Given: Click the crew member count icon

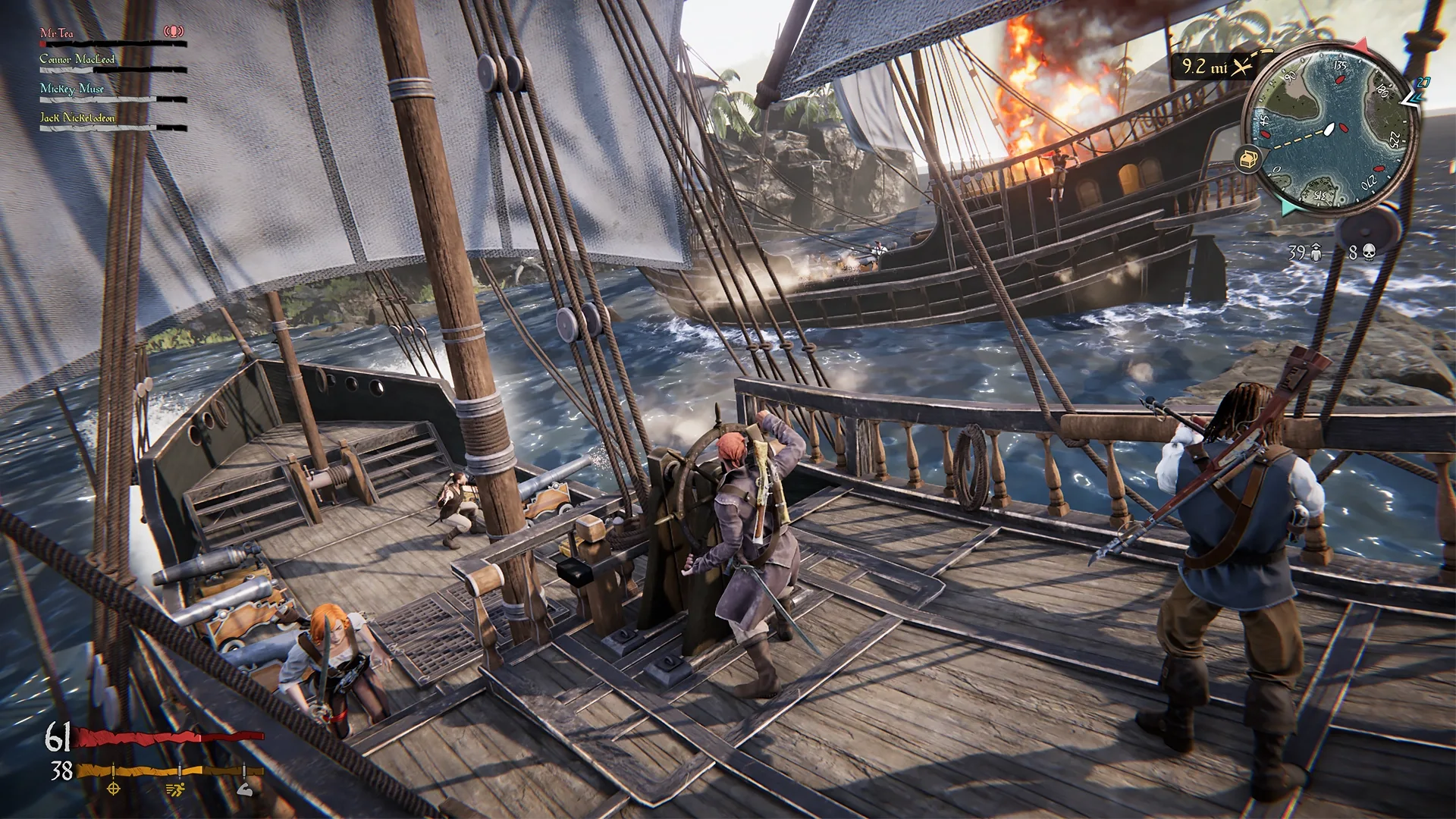Looking at the screenshot, I should 1316,253.
